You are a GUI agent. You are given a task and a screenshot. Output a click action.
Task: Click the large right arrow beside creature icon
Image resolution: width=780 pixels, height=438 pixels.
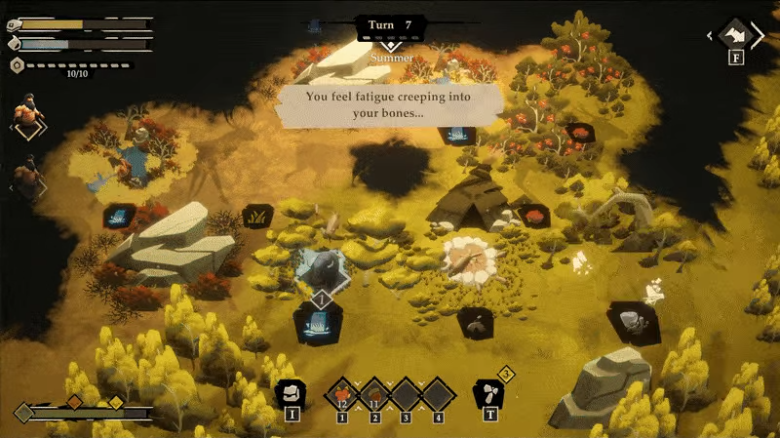coord(757,36)
